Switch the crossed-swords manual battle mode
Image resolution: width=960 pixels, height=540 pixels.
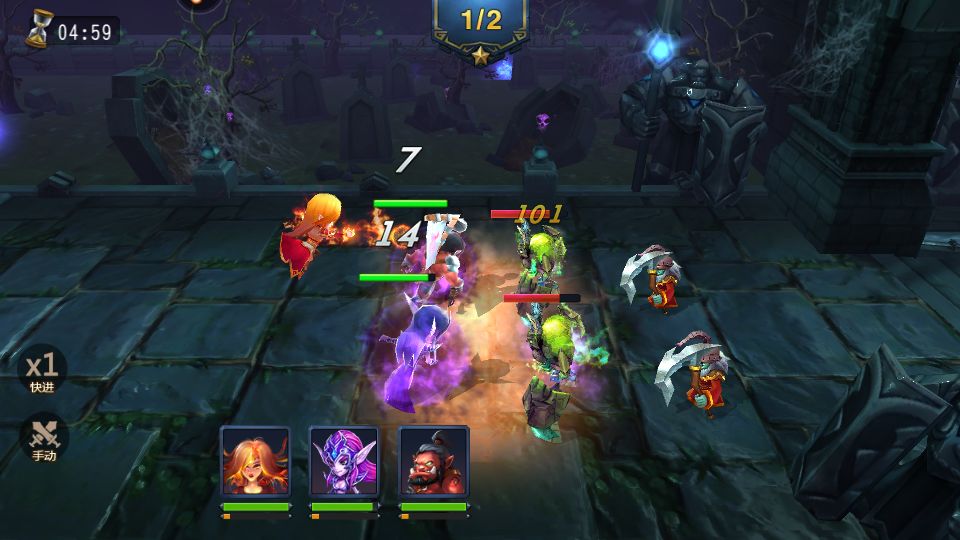point(42,438)
